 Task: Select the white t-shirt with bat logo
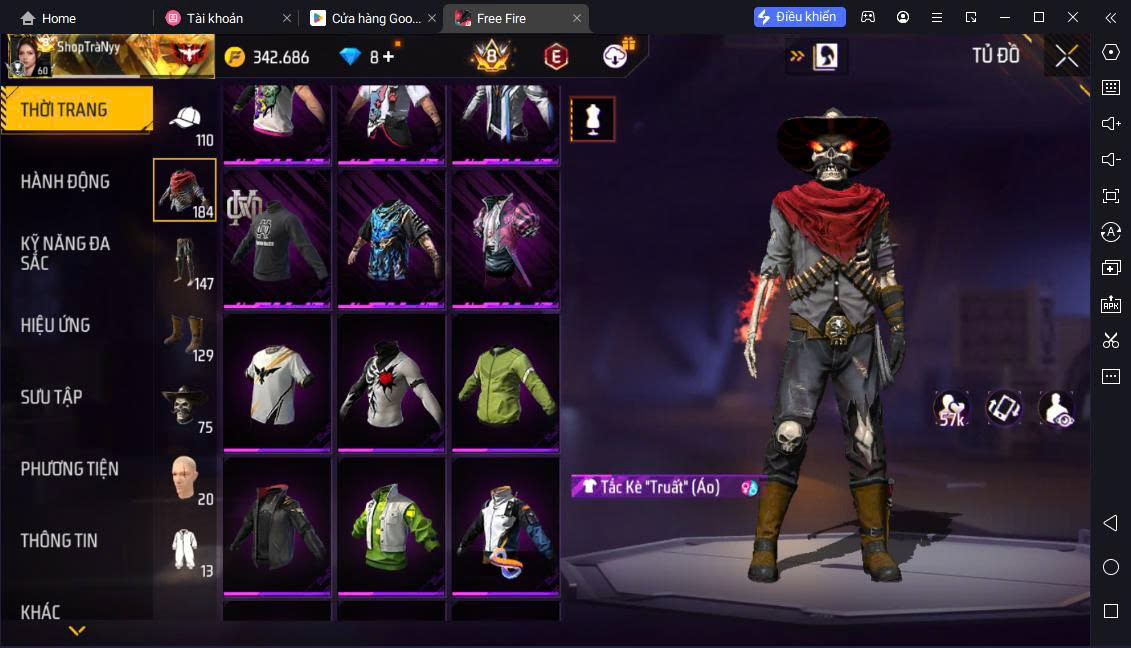(277, 381)
